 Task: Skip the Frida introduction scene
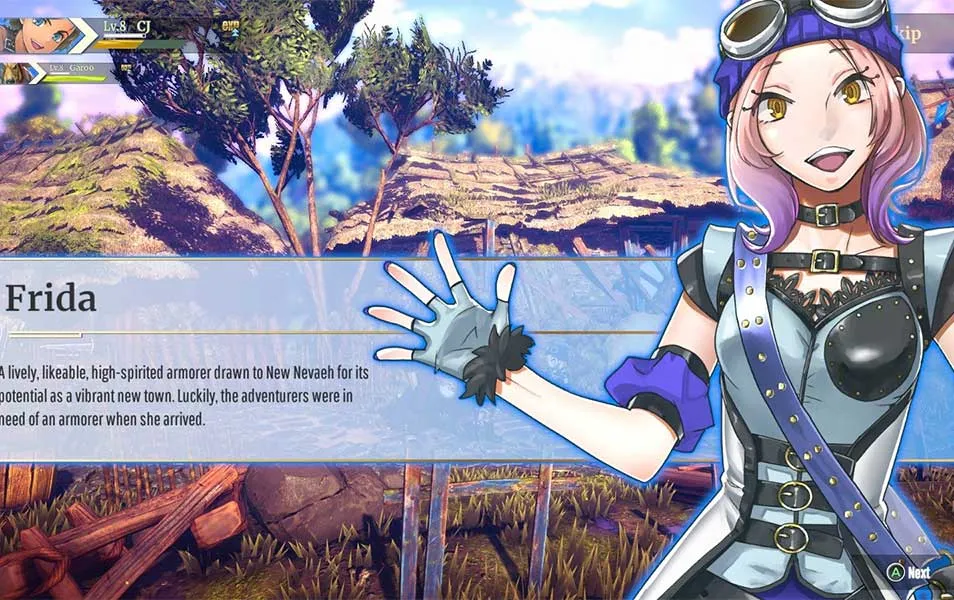(x=925, y=33)
